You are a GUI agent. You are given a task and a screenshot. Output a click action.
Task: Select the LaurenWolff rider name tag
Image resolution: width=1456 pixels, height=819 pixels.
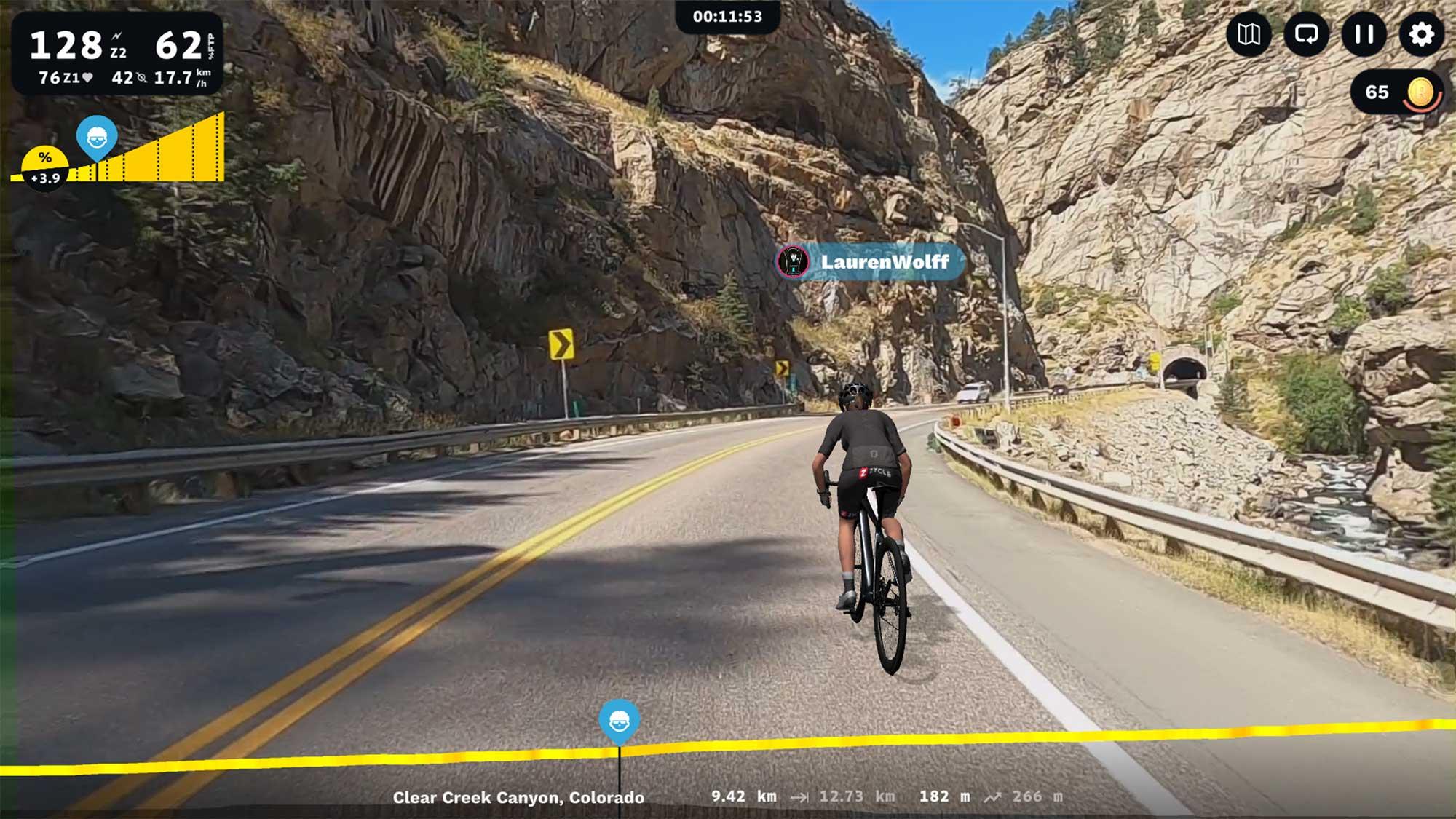pyautogui.click(x=871, y=262)
